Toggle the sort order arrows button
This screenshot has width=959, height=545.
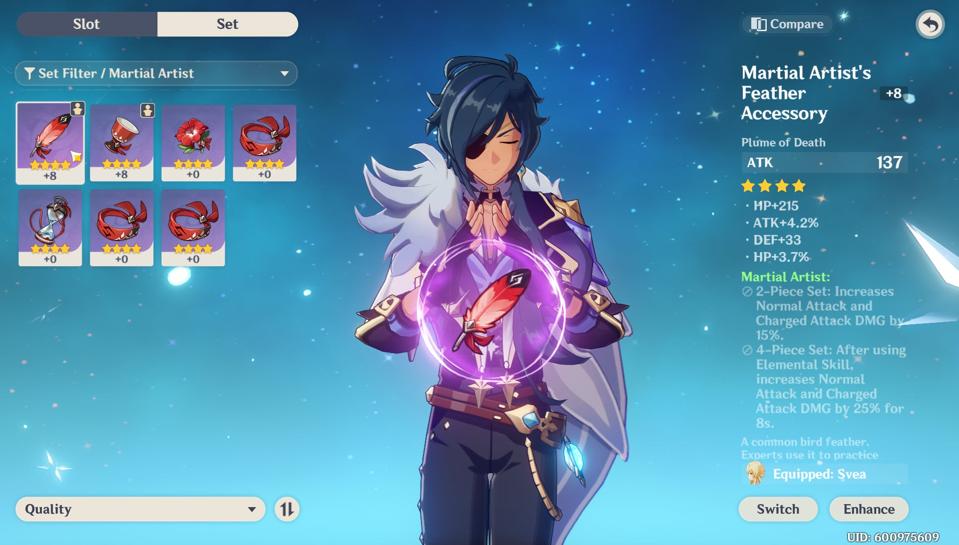click(x=287, y=509)
